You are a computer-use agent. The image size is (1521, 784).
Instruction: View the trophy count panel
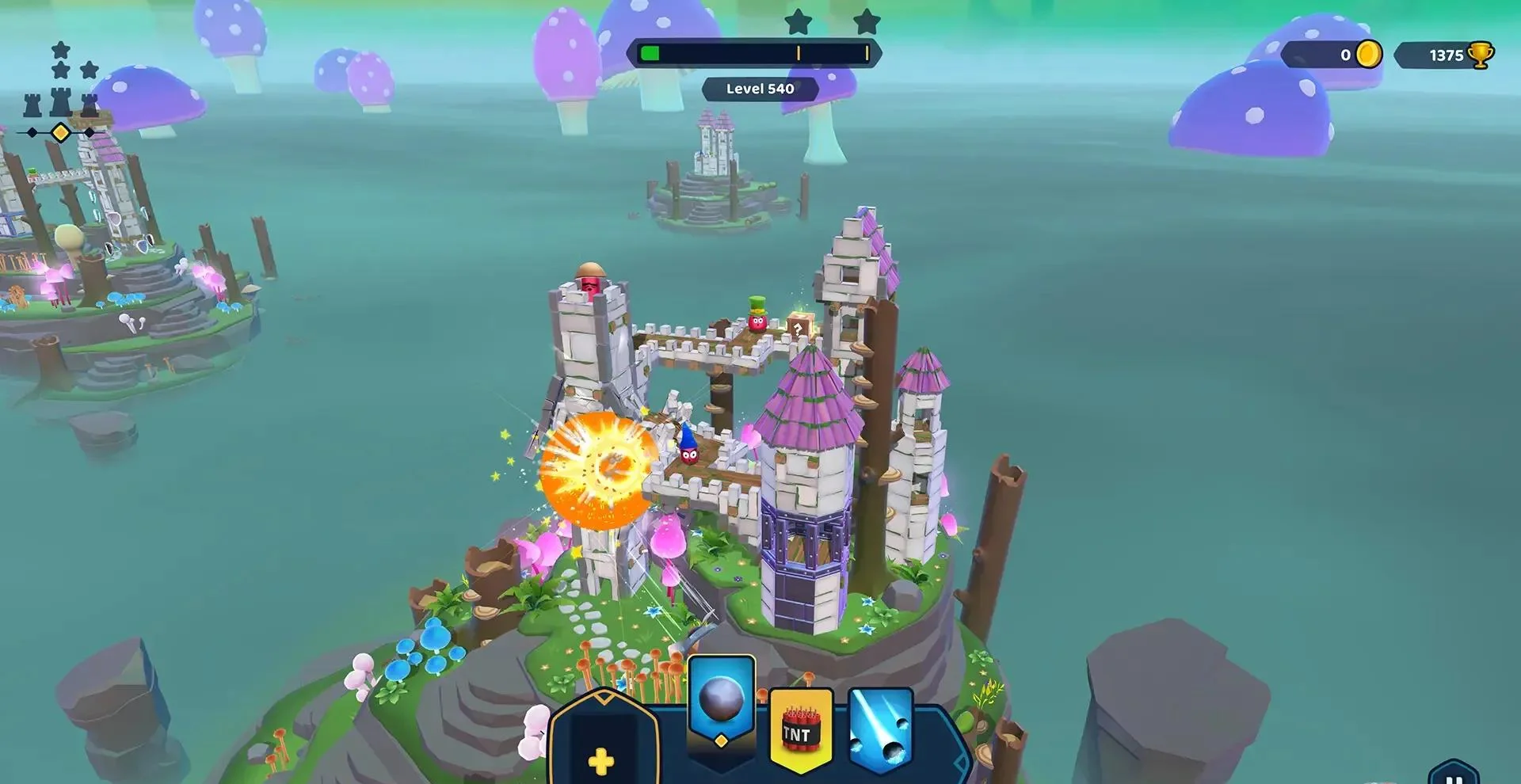1444,55
